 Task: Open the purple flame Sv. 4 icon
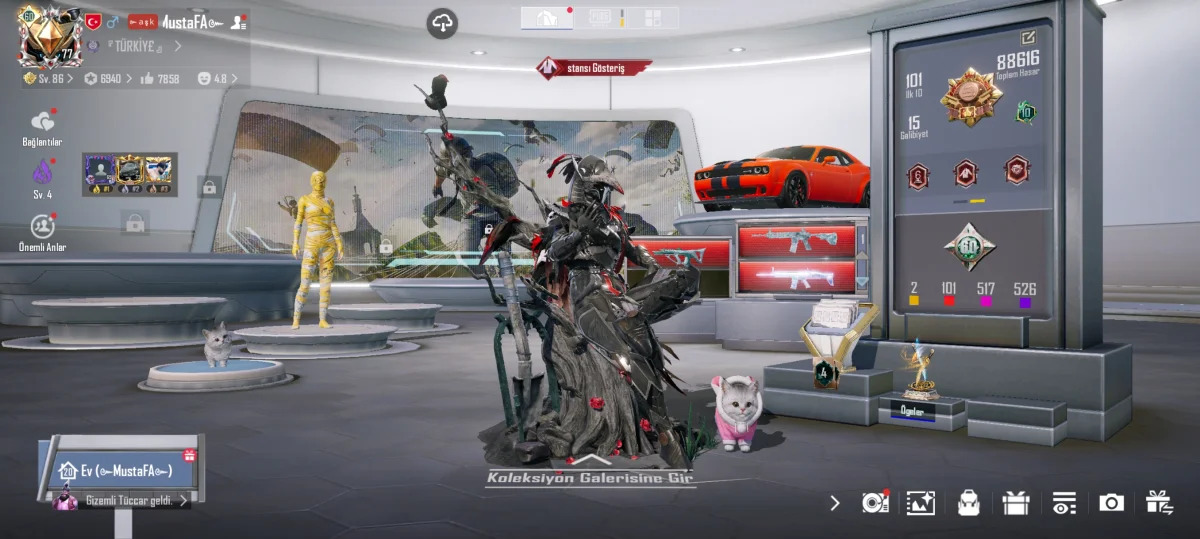pyautogui.click(x=42, y=174)
